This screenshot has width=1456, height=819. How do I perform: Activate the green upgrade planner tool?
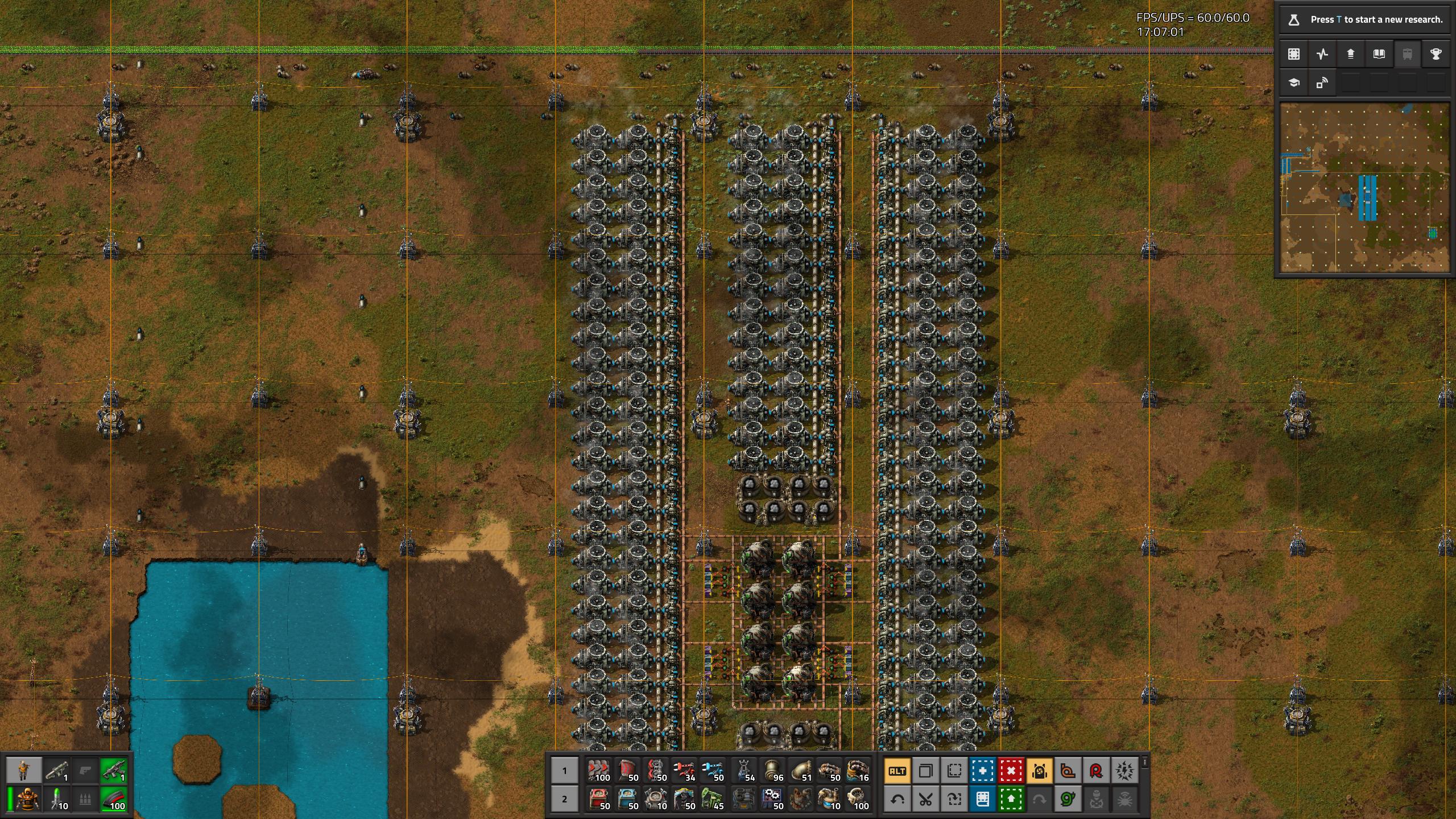[x=1011, y=800]
